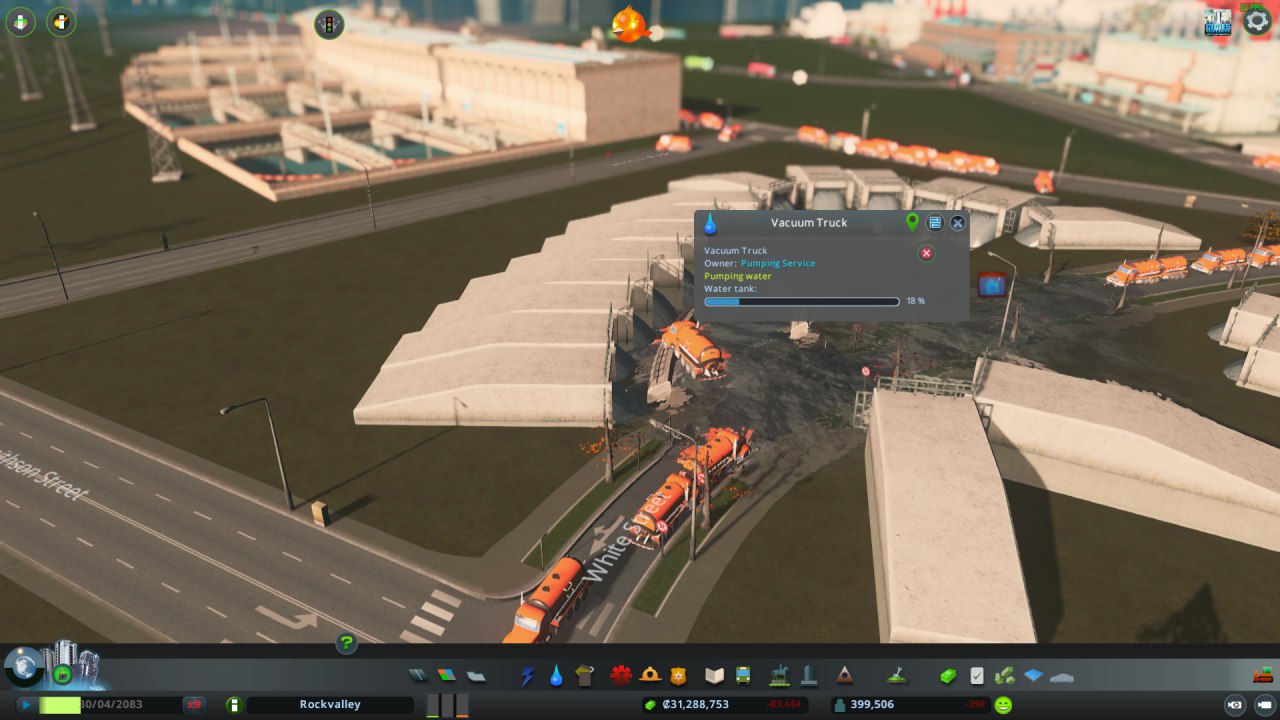
Task: Click the Pumping Service owner link
Action: coord(777,263)
